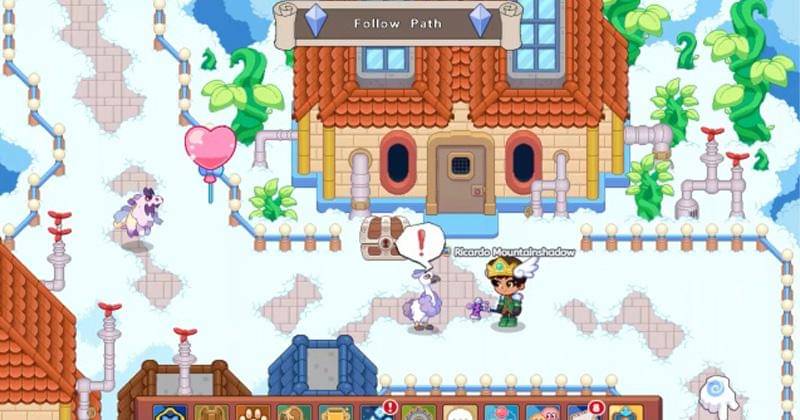The height and width of the screenshot is (420, 800).
Task: Open the Follow Path quest banner
Action: tap(397, 23)
